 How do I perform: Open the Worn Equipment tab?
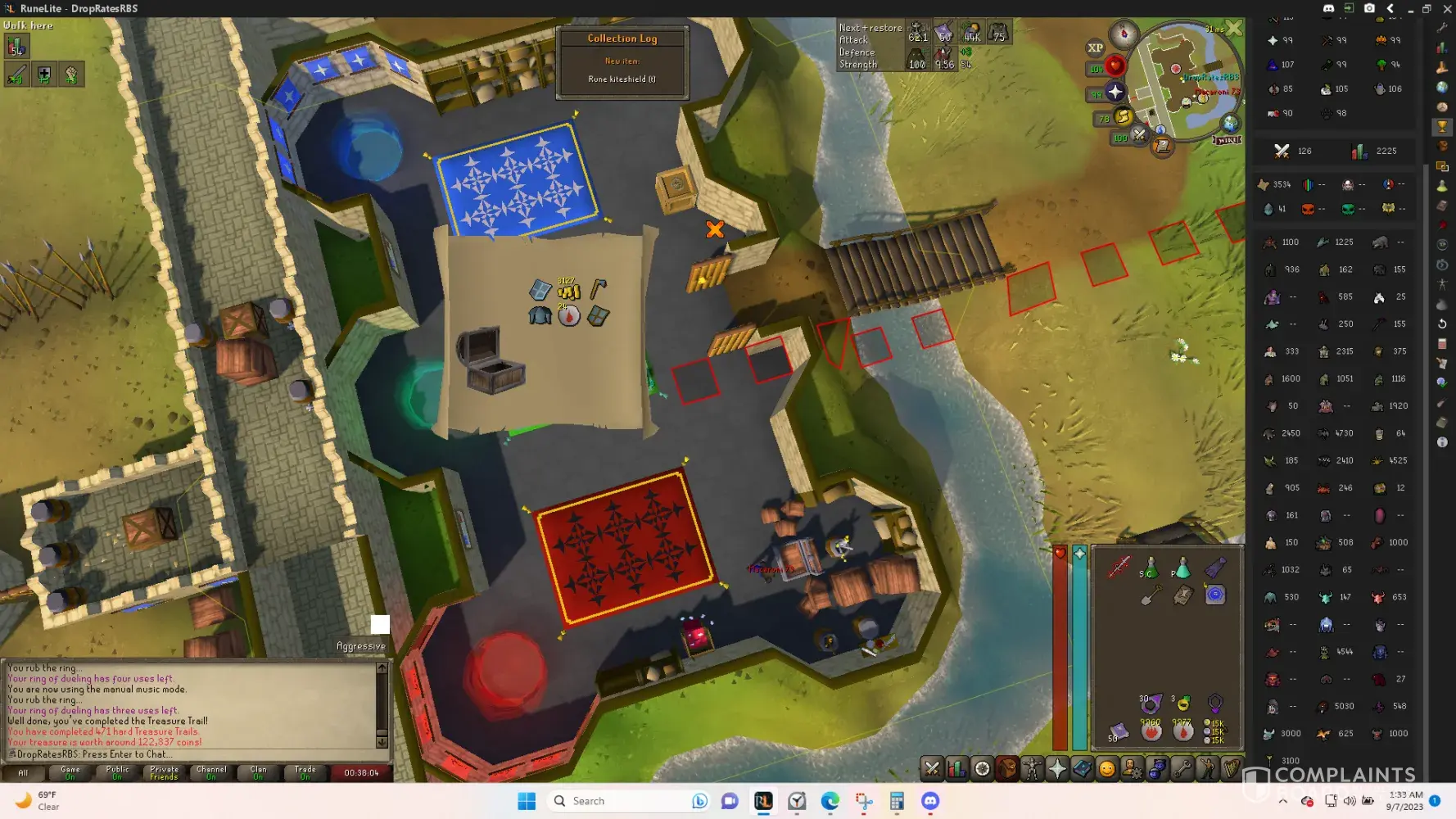point(1032,768)
